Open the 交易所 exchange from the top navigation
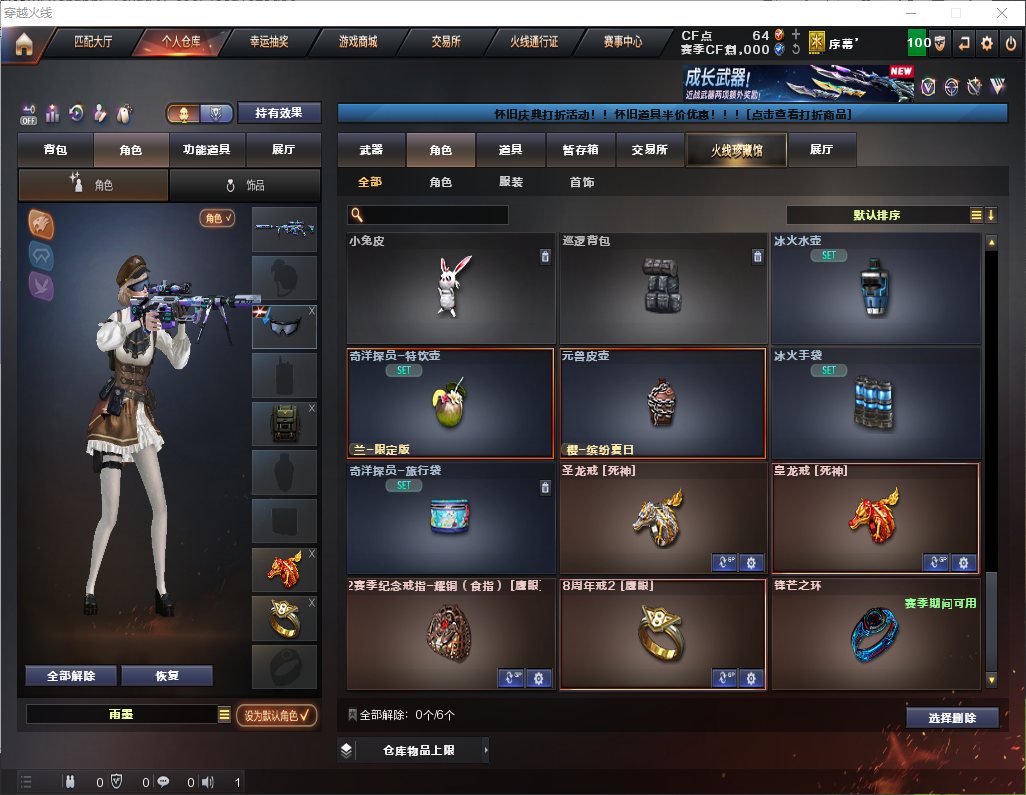Image resolution: width=1026 pixels, height=795 pixels. pyautogui.click(x=446, y=43)
